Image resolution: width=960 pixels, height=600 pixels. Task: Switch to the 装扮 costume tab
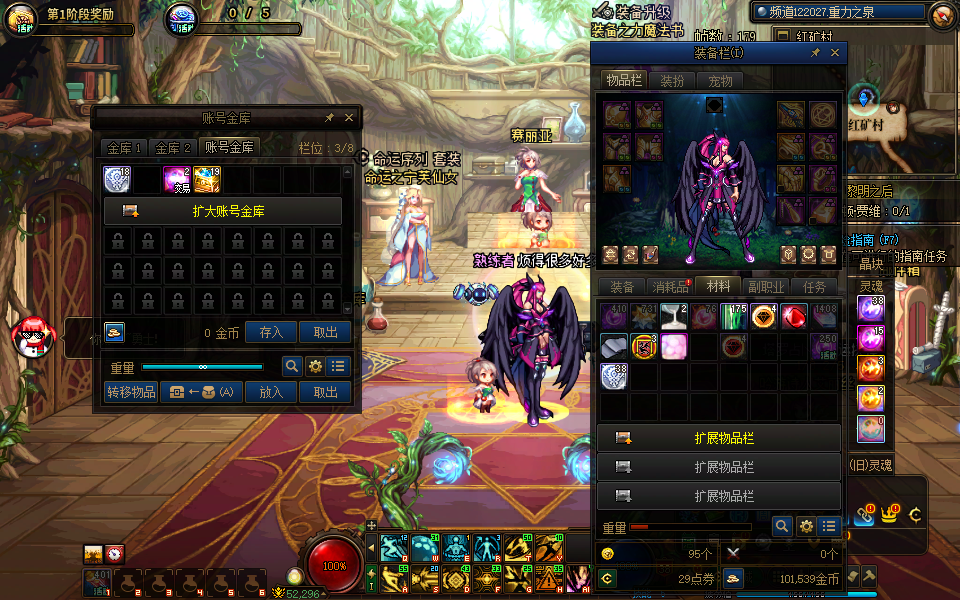click(x=672, y=81)
